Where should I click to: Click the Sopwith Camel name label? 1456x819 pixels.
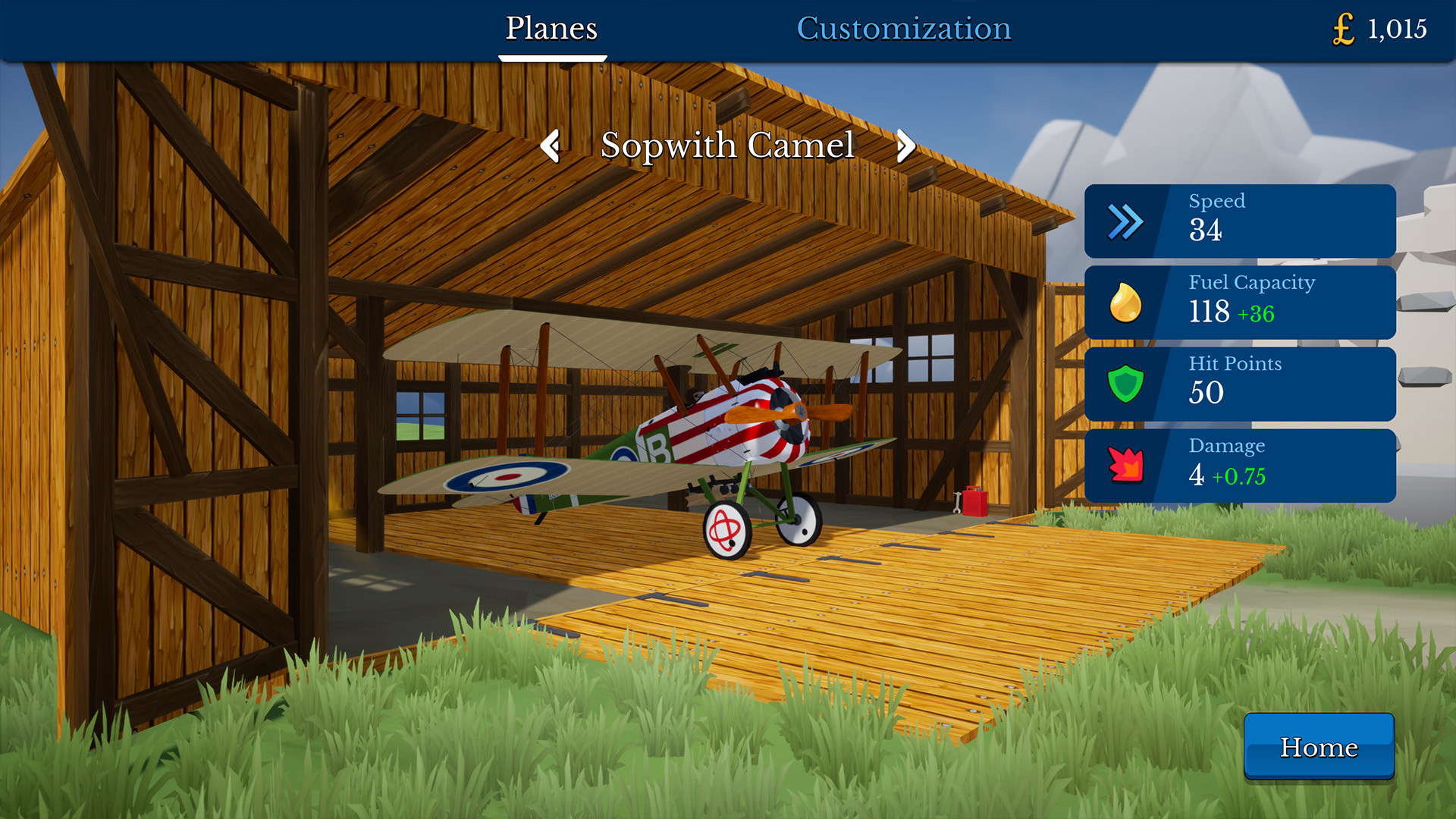point(728,146)
